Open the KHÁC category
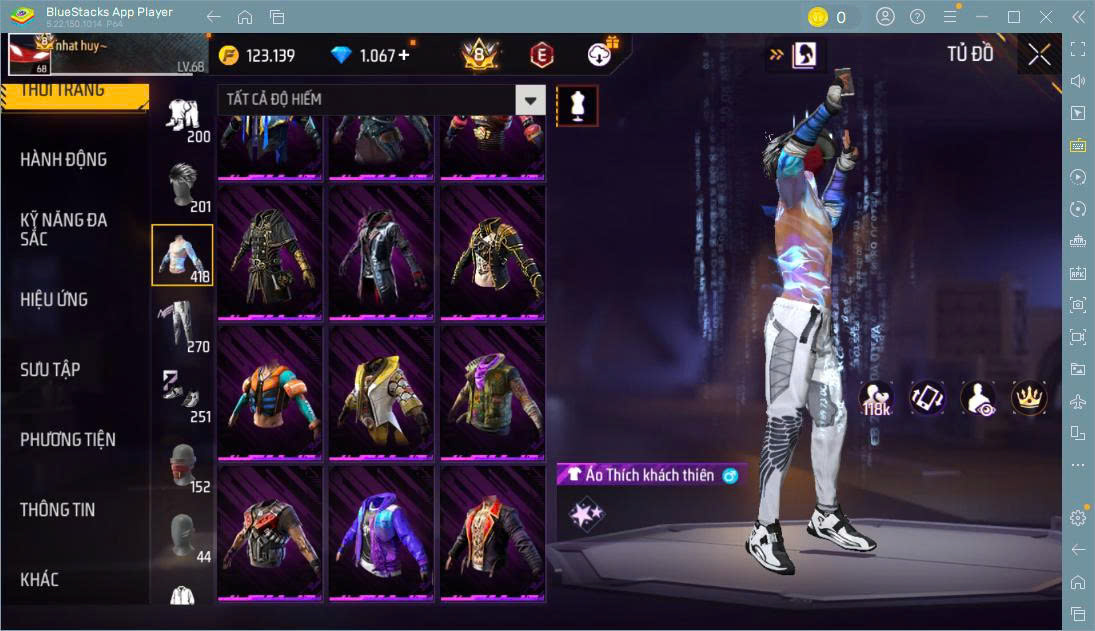1095x631 pixels. (40, 580)
